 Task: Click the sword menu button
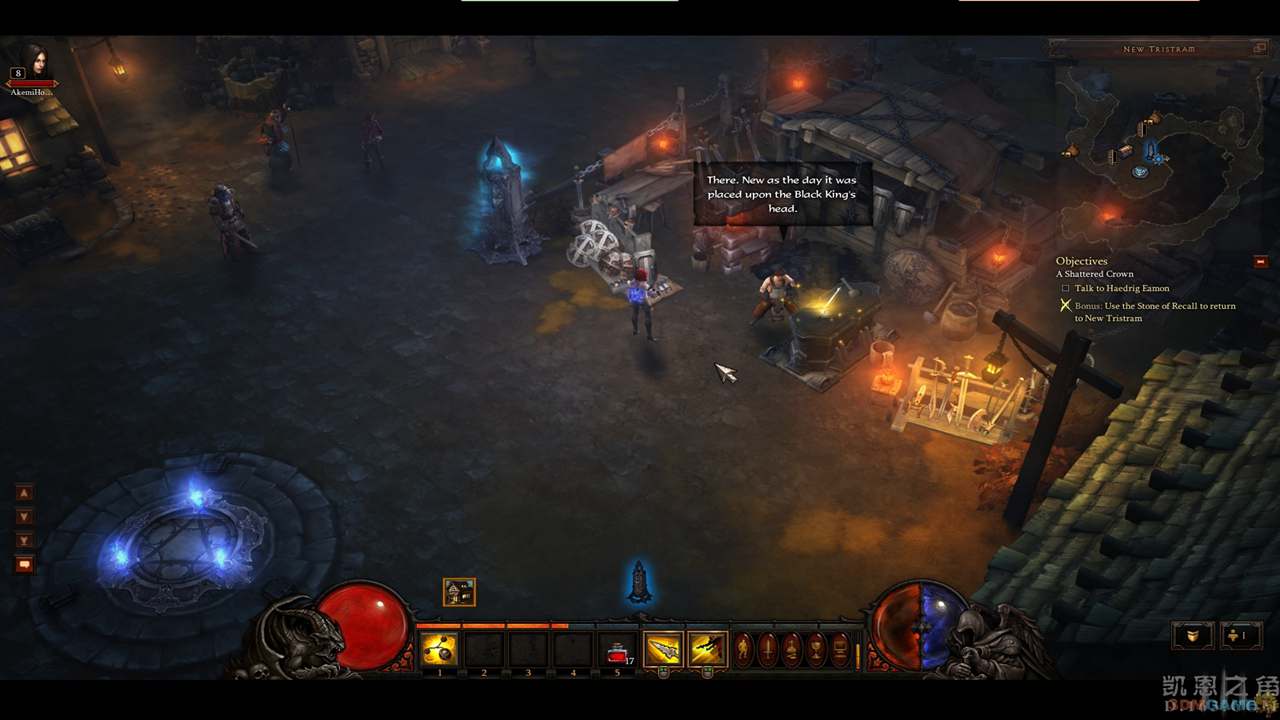point(768,650)
